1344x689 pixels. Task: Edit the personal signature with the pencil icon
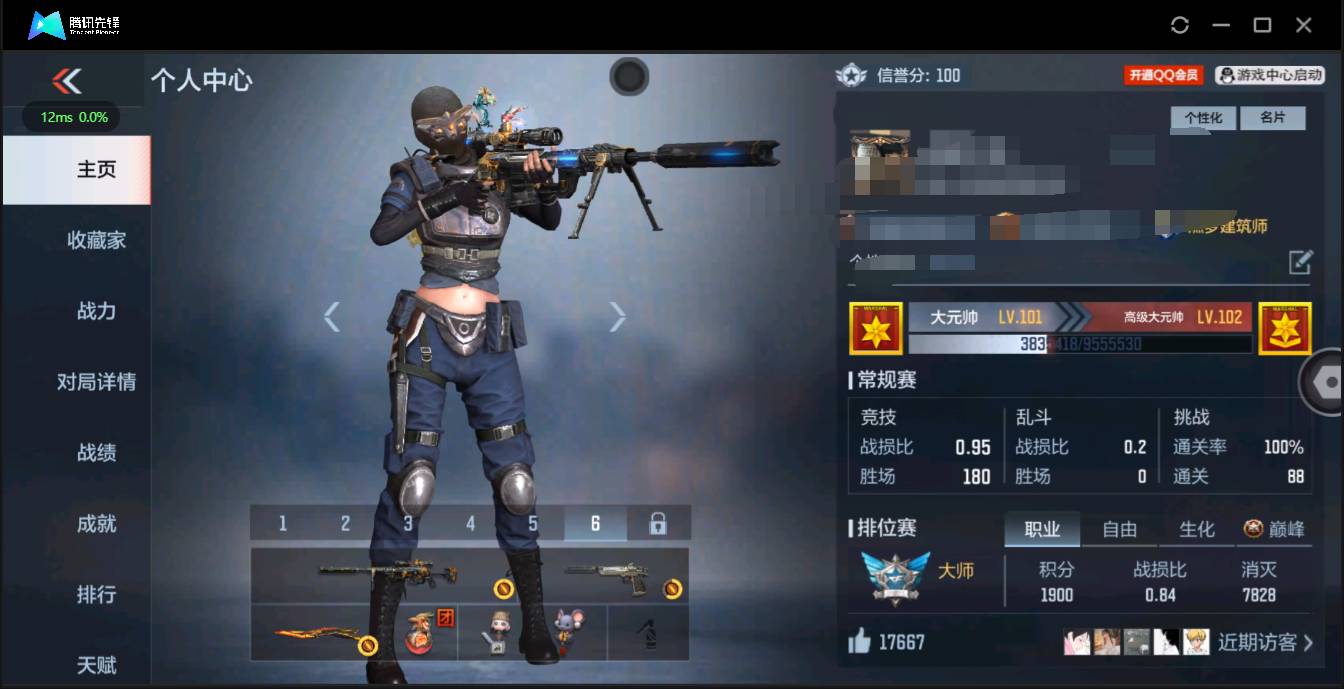pyautogui.click(x=1299, y=263)
